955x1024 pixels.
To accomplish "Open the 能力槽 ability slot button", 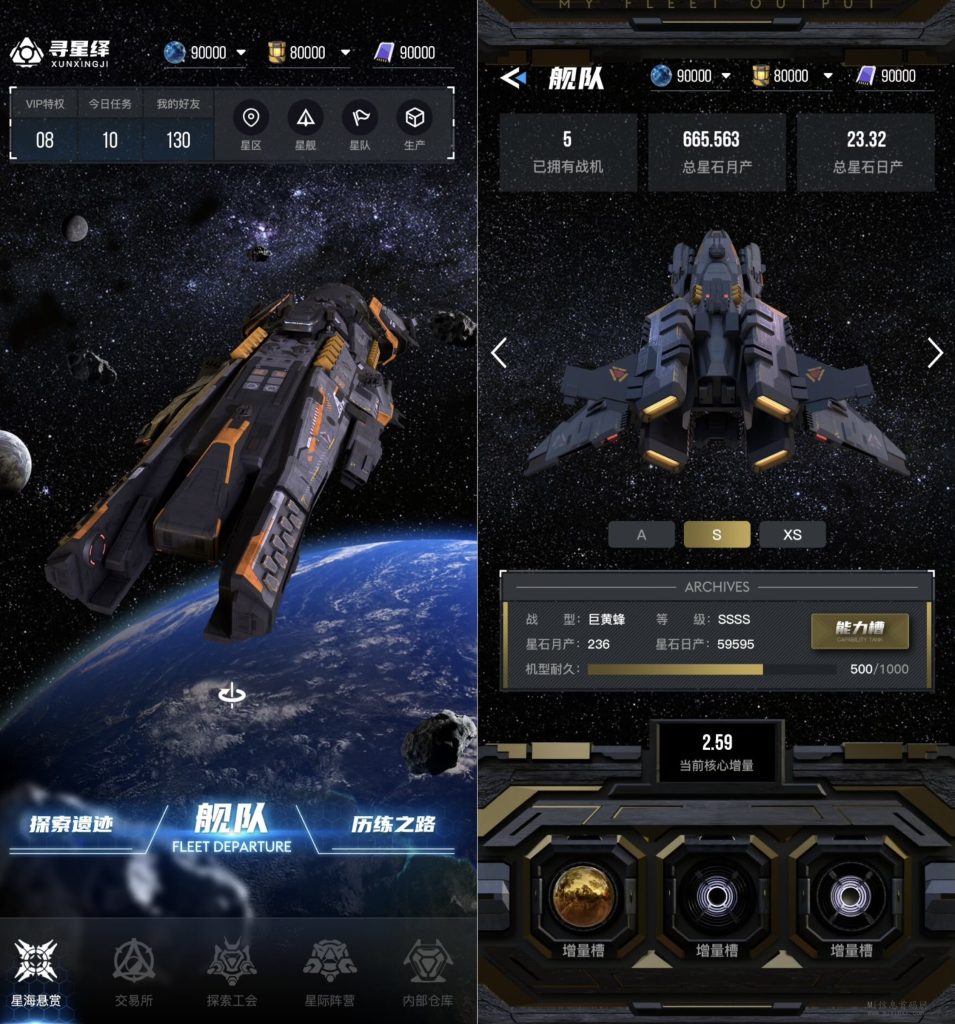I will (859, 630).
